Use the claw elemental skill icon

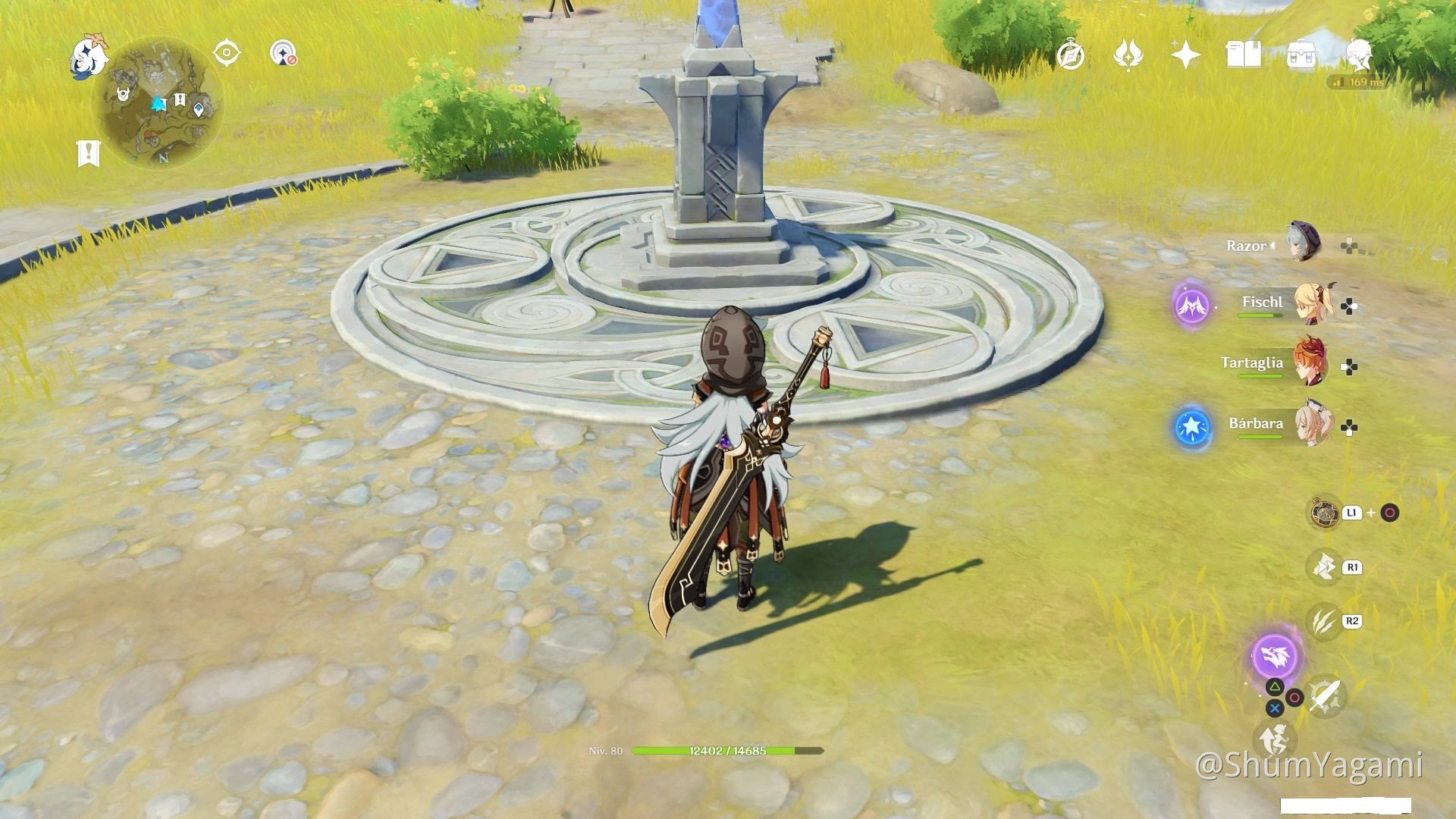tap(1324, 622)
